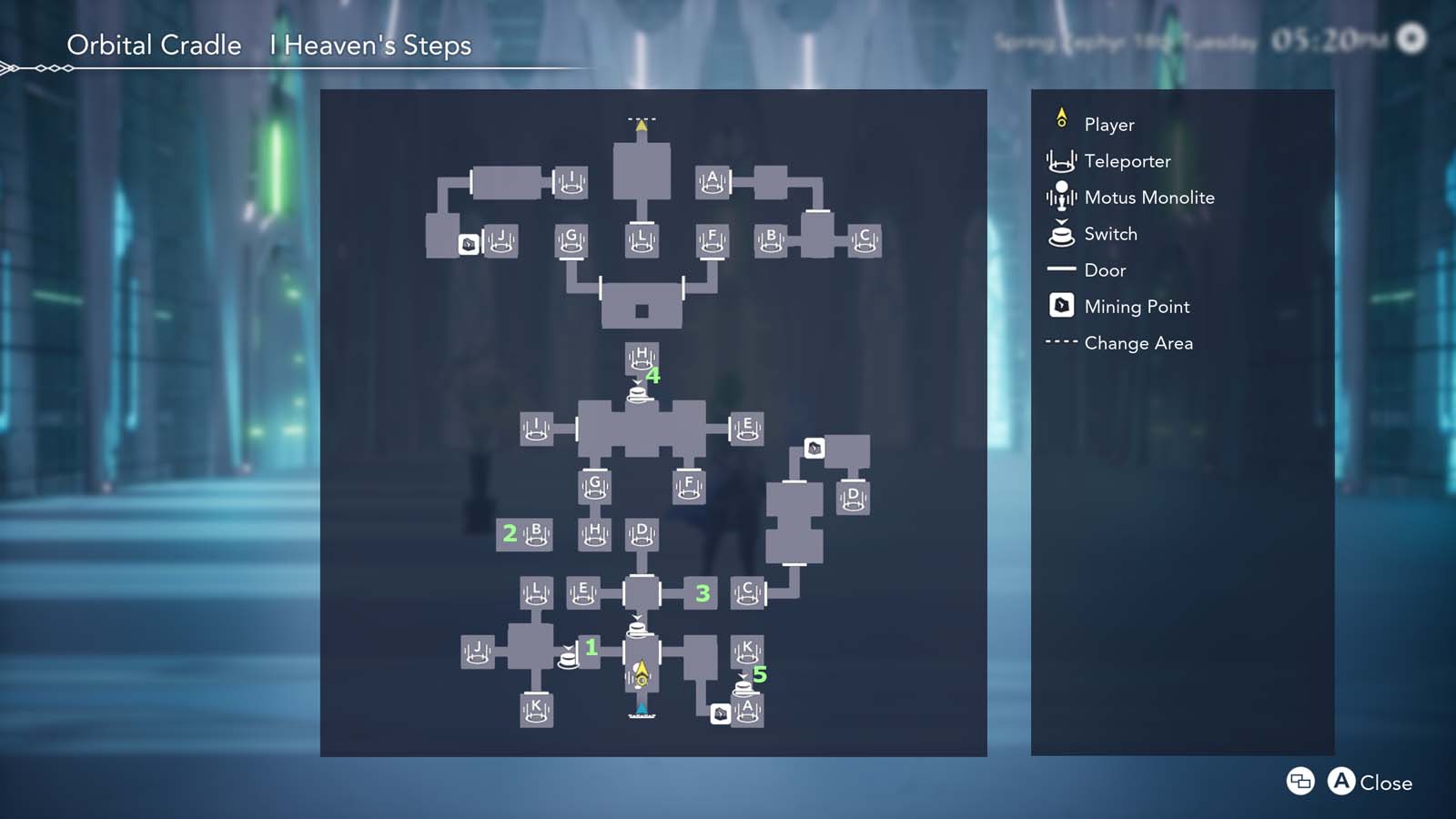Click the Teleporter icon in the legend
The height and width of the screenshot is (819, 1456).
pos(1061,161)
